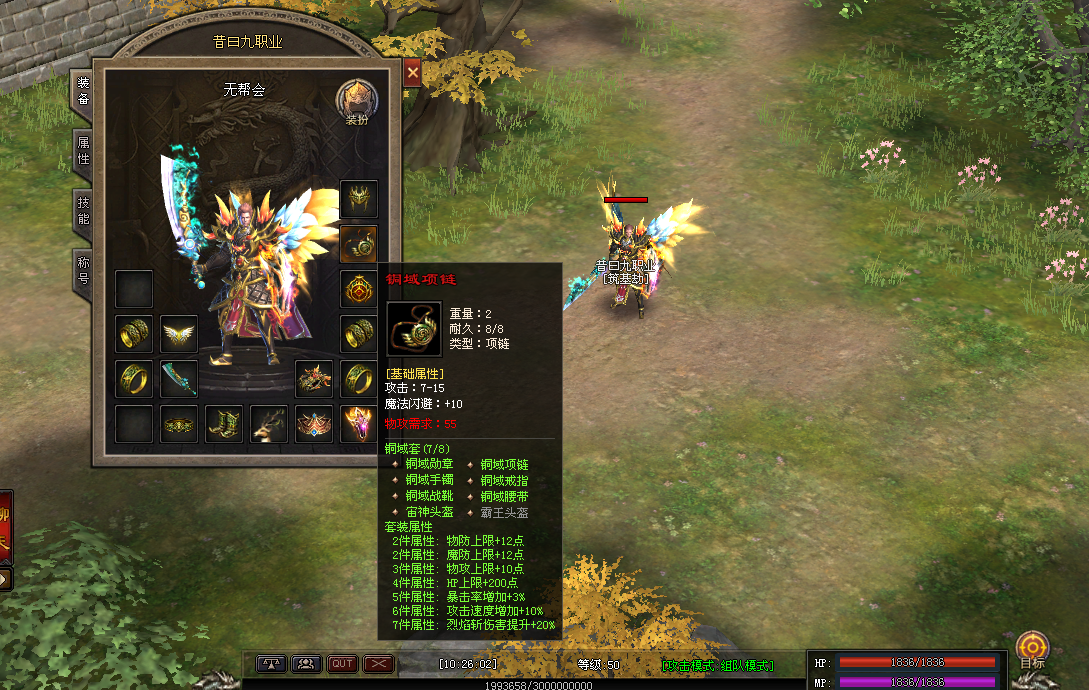Screen dimensions: 1089x690
Task: Show the 装备 equipment tab
Action: 84,91
